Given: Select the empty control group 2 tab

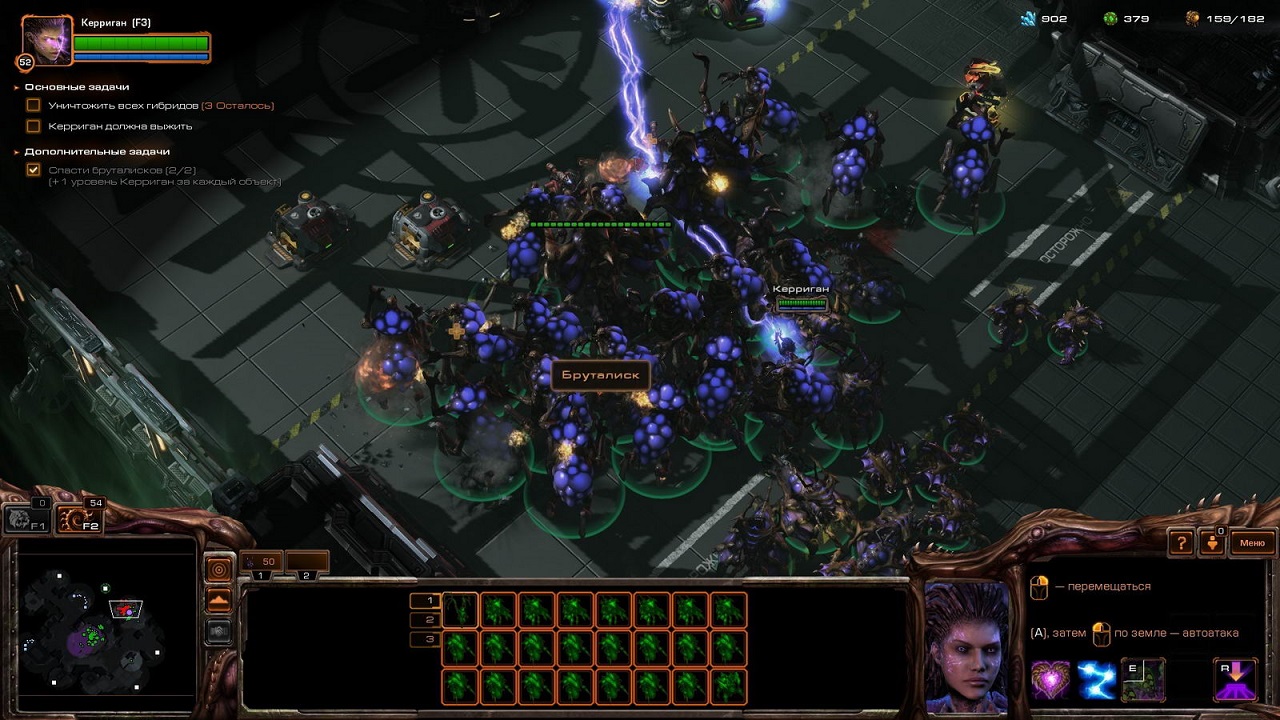Looking at the screenshot, I should coord(307,563).
